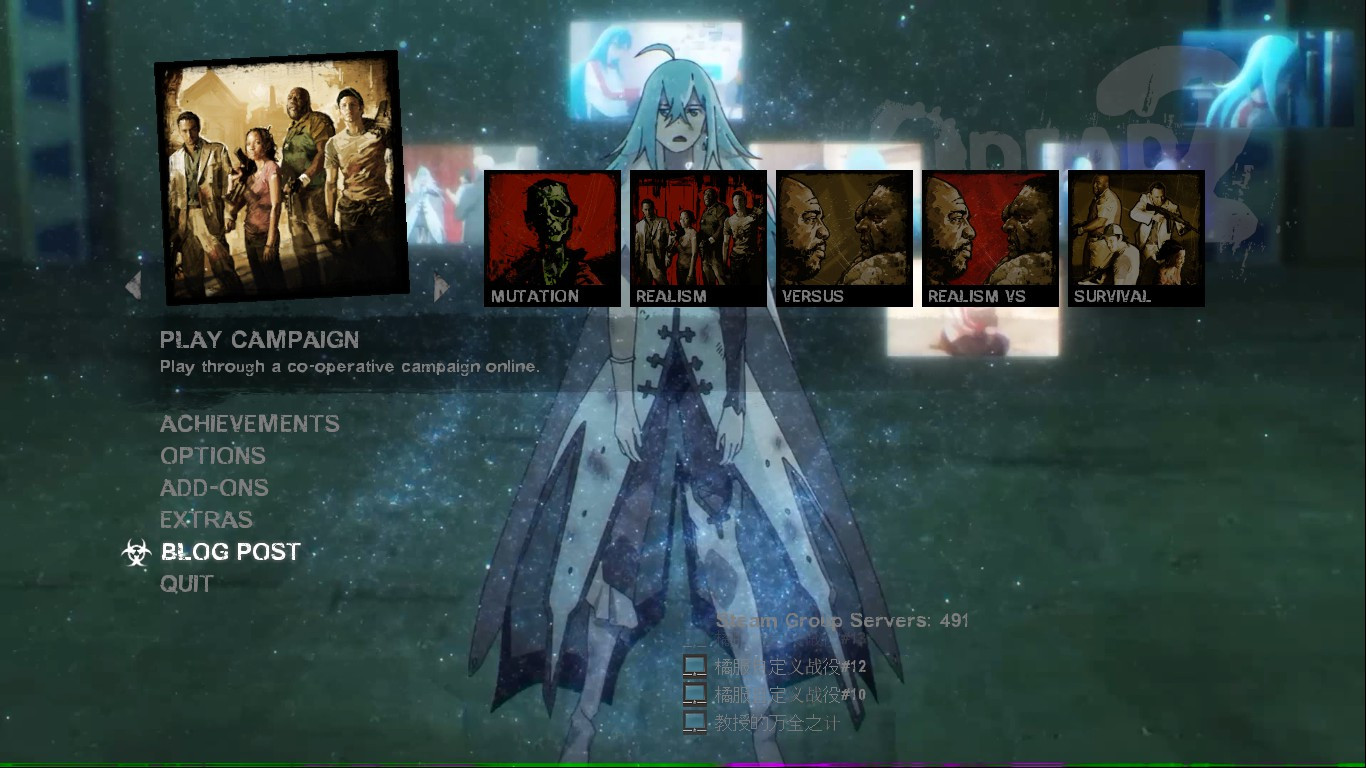Viewport: 1366px width, 768px height.
Task: Open the Blog Post link
Action: click(x=232, y=551)
